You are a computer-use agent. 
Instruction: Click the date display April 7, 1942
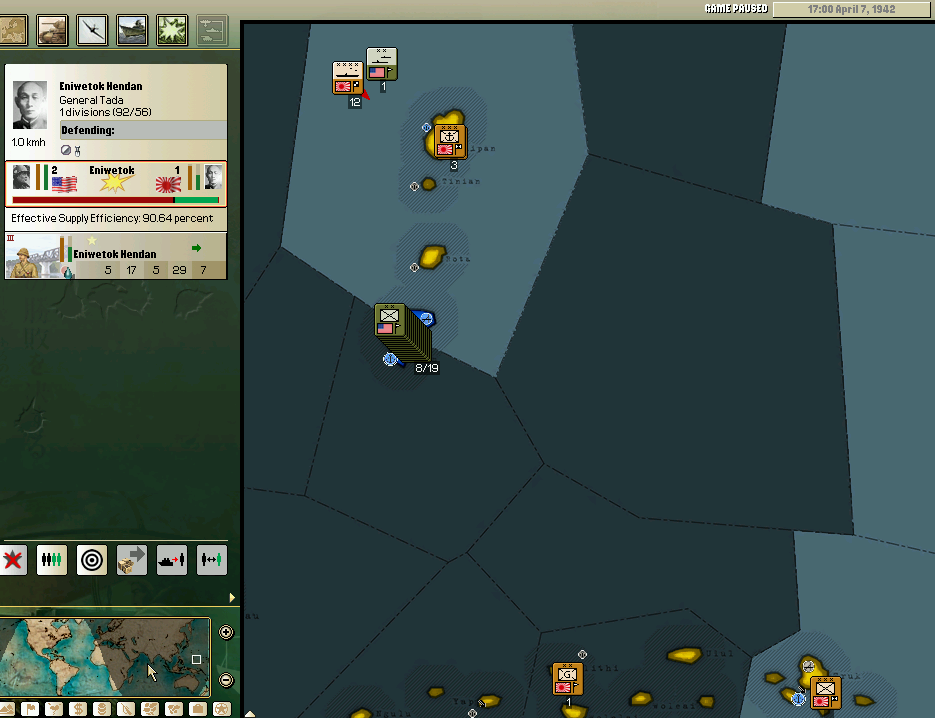853,9
